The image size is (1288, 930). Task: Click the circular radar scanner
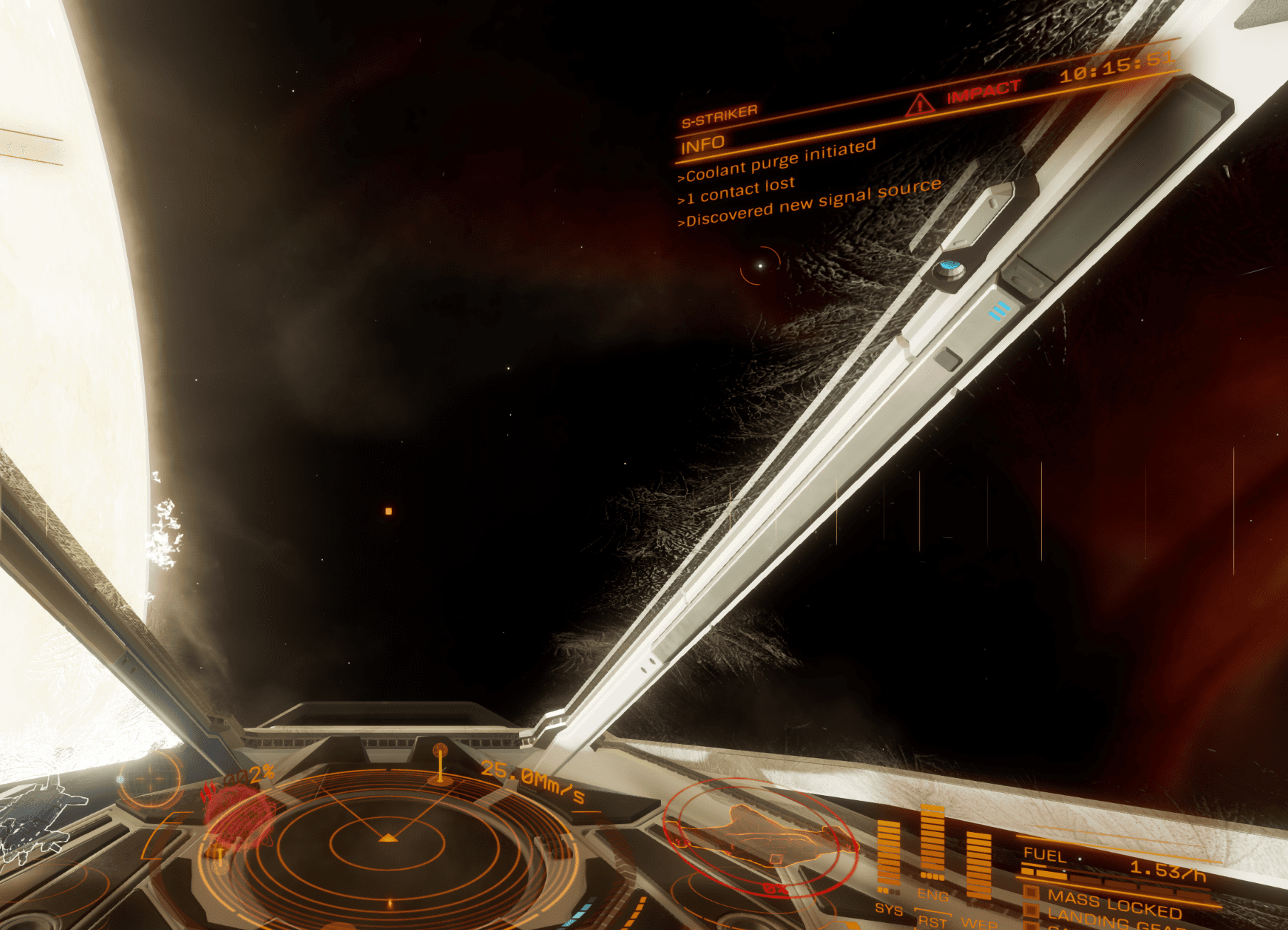(387, 841)
